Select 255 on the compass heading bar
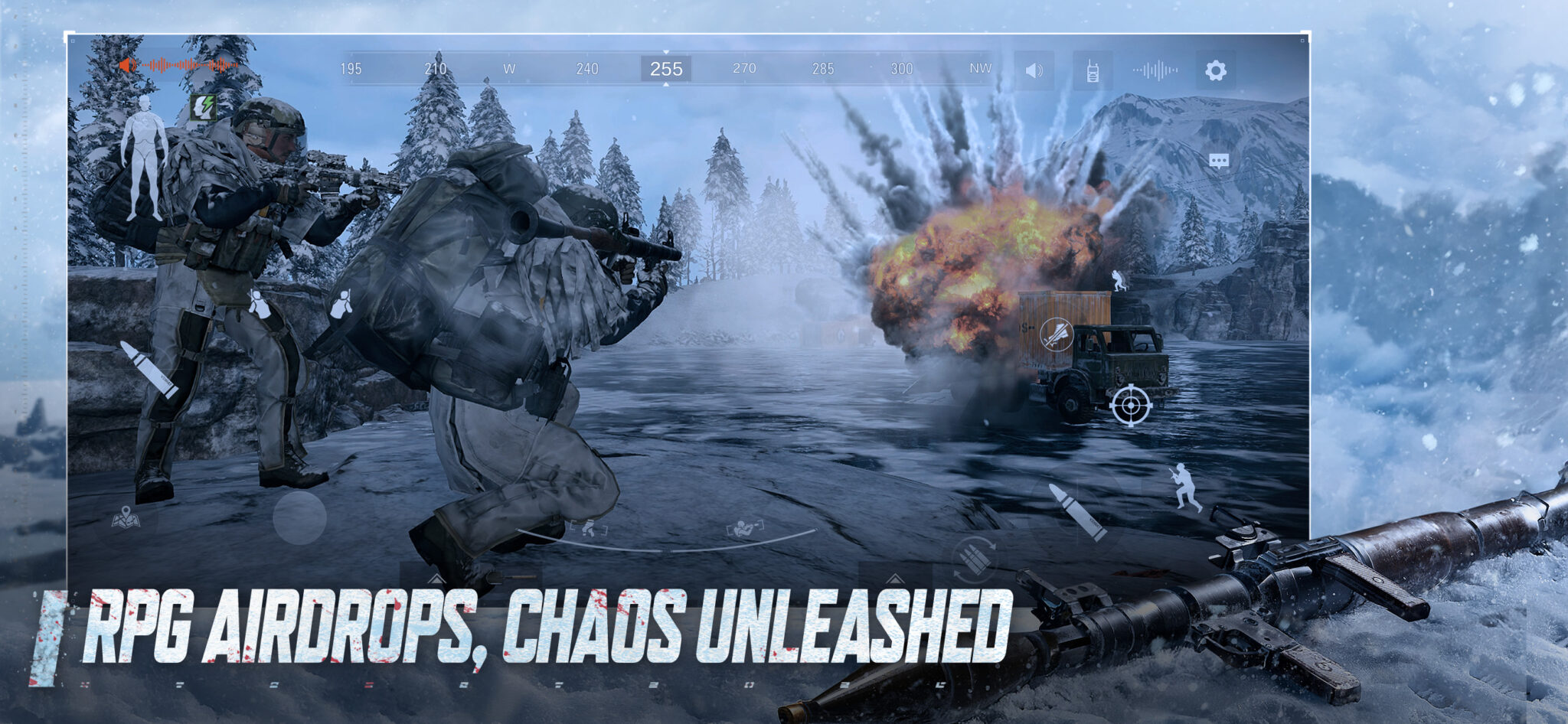 coord(665,67)
